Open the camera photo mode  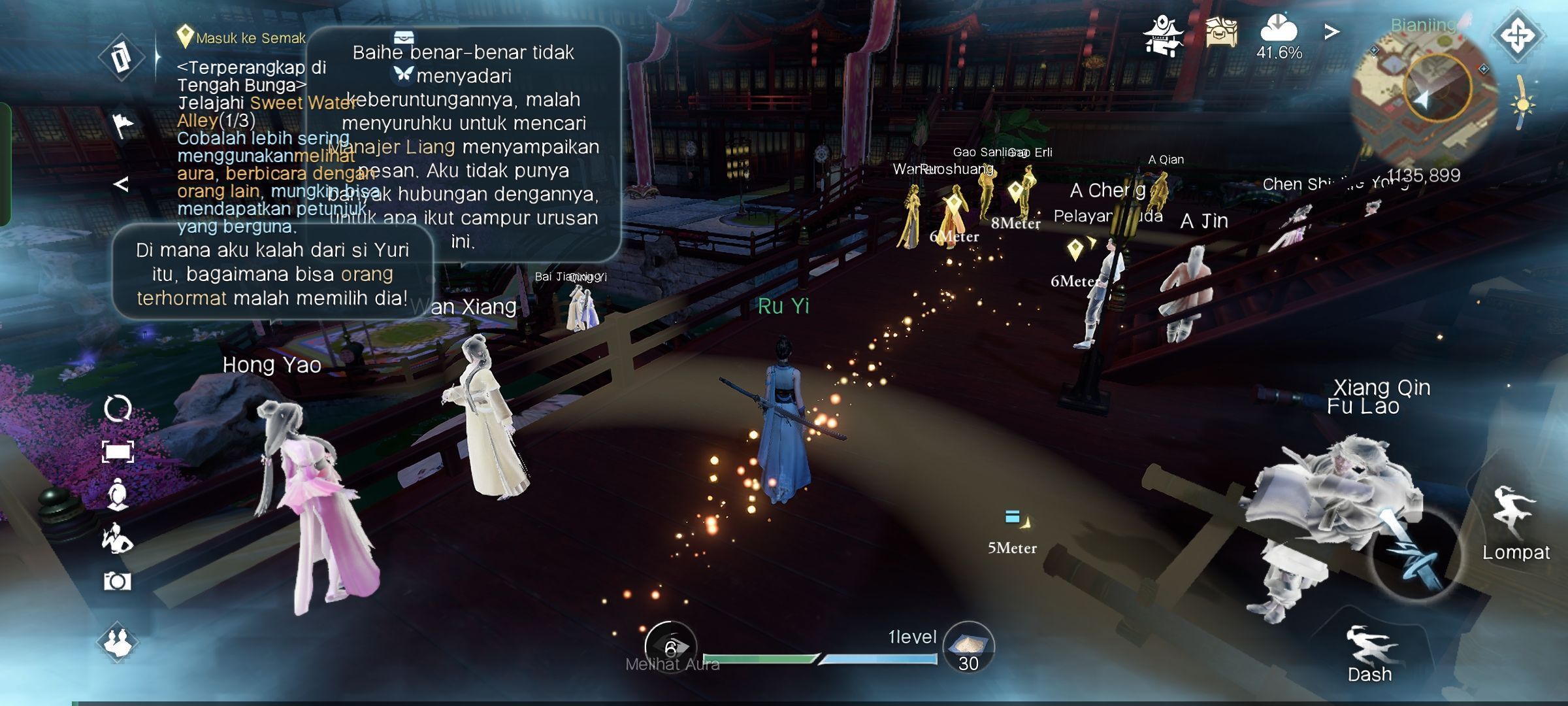click(x=118, y=581)
